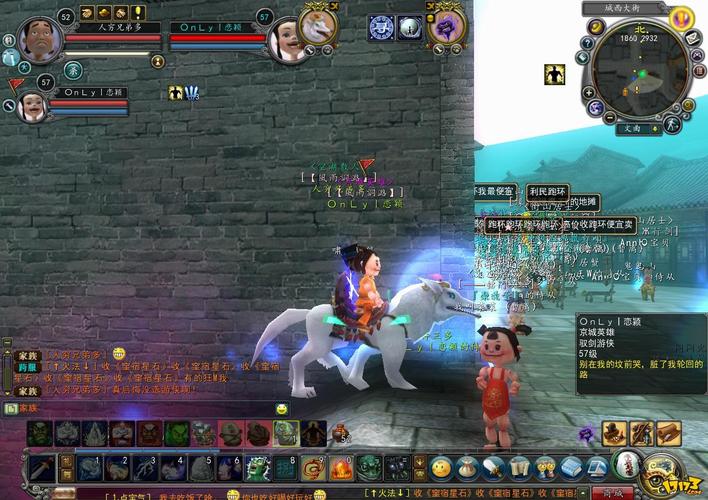Select the party member portrait with flag

[30, 103]
